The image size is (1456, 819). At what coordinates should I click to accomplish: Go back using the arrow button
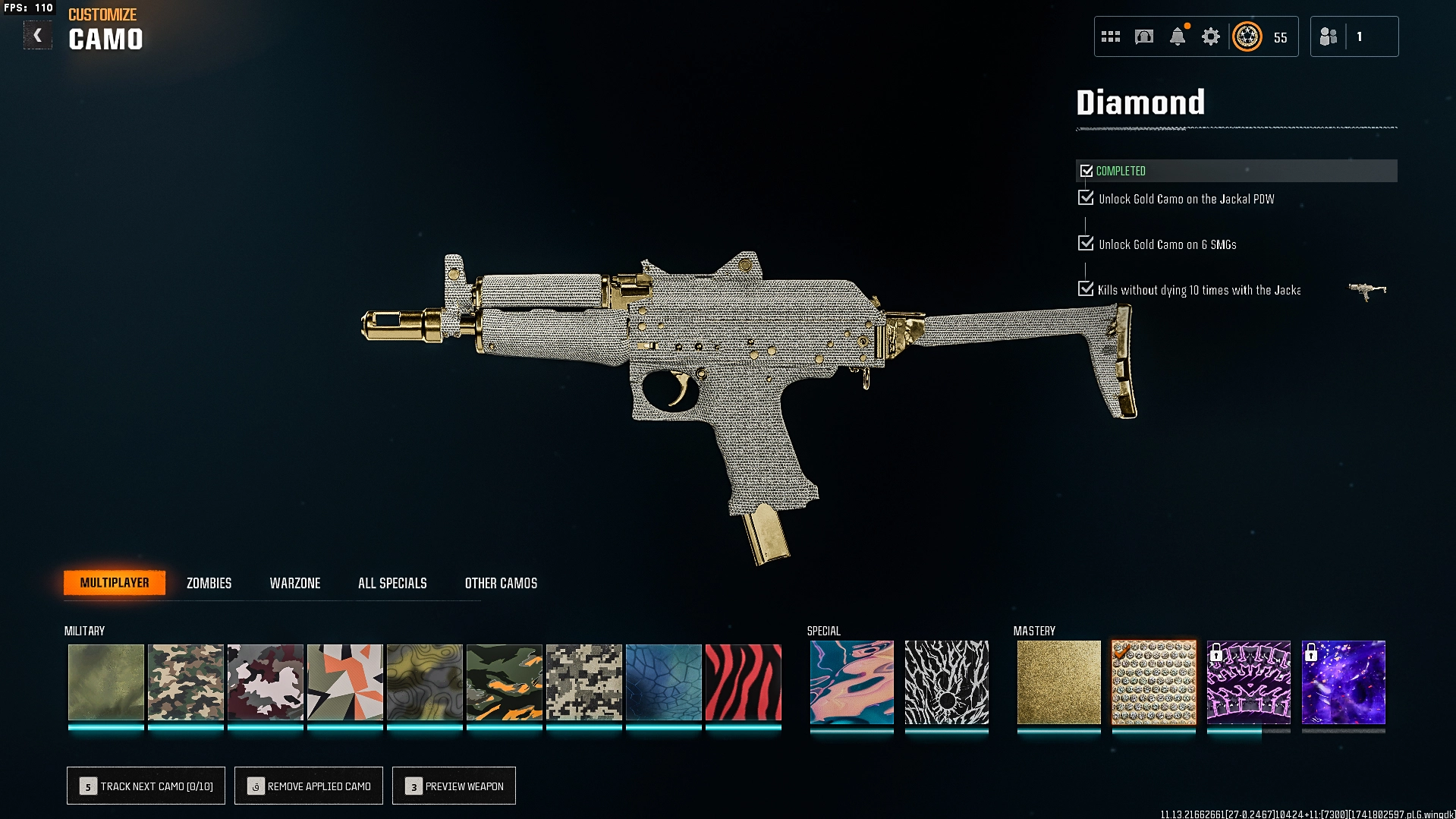coord(37,36)
